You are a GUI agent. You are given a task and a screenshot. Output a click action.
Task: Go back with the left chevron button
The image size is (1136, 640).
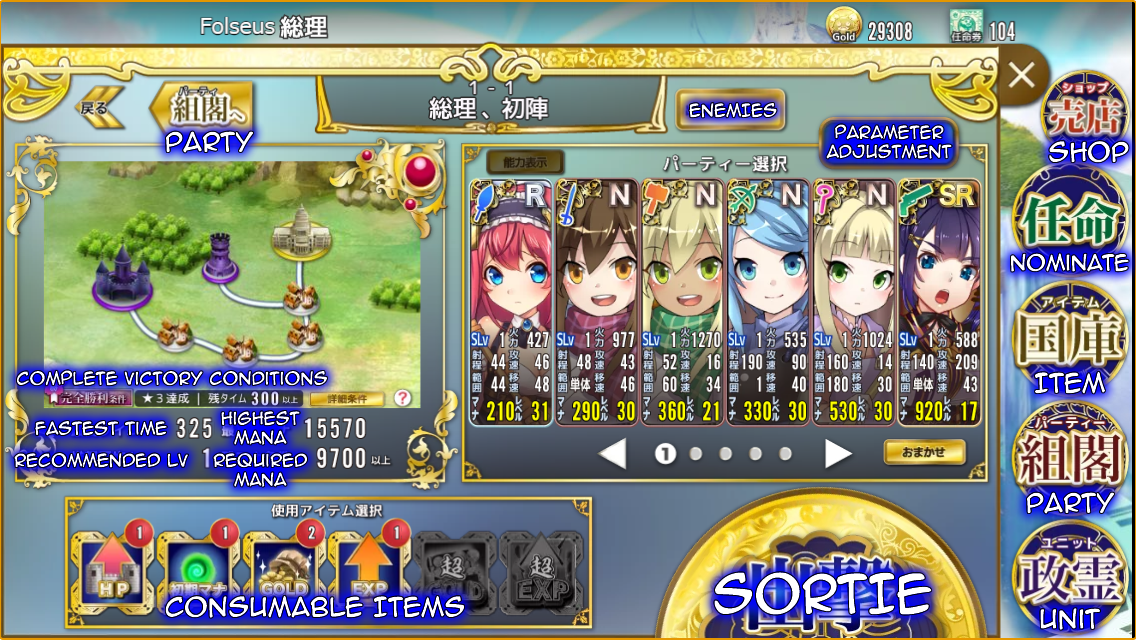(102, 106)
